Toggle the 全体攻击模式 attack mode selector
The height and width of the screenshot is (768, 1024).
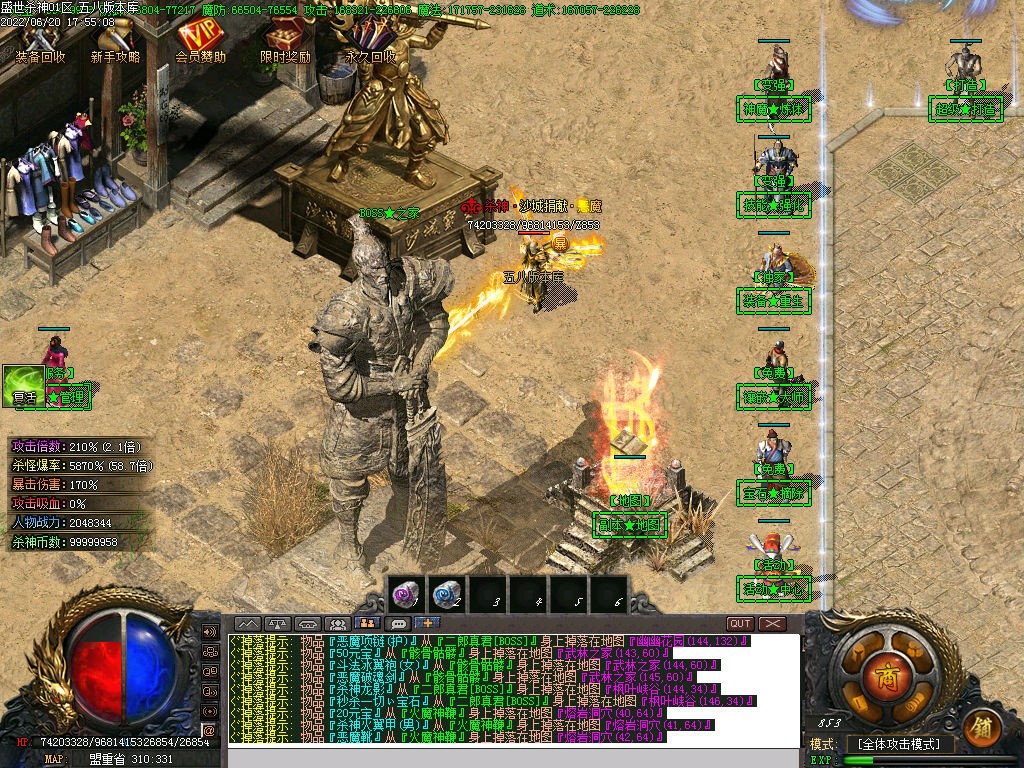pyautogui.click(x=900, y=744)
